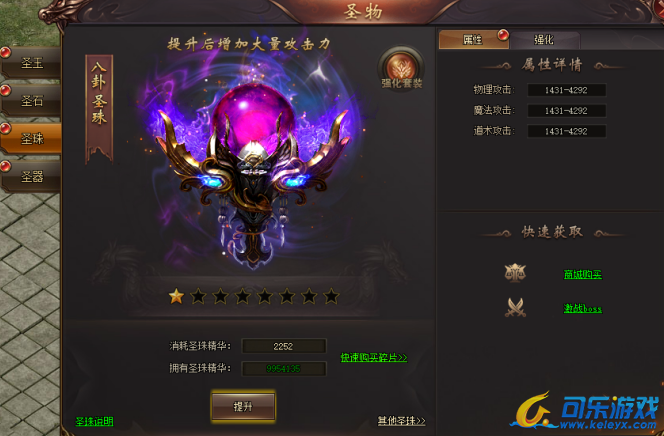Follow the 快速购买胶片 link

point(373,357)
